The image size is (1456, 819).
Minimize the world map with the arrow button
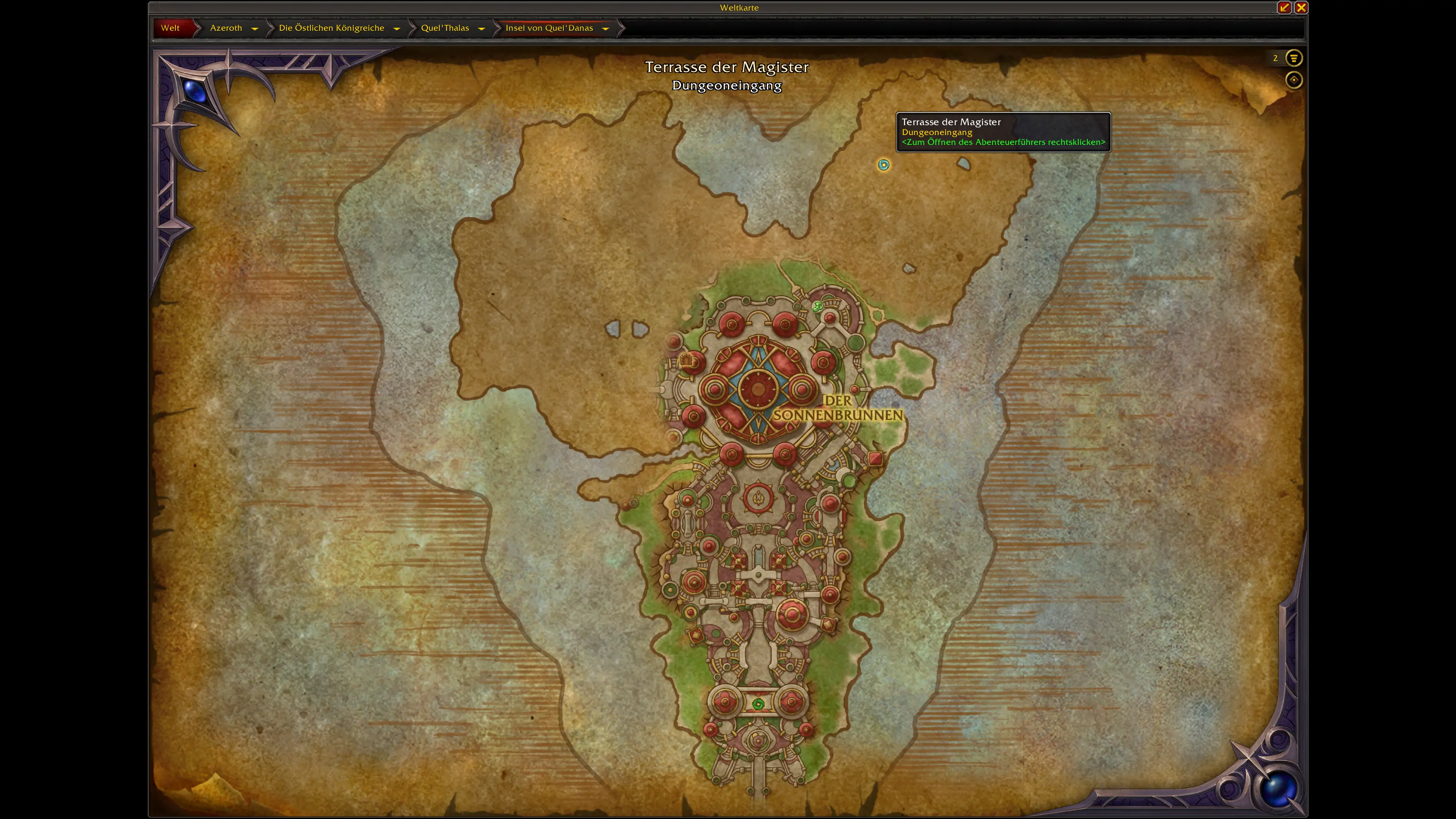(1283, 7)
